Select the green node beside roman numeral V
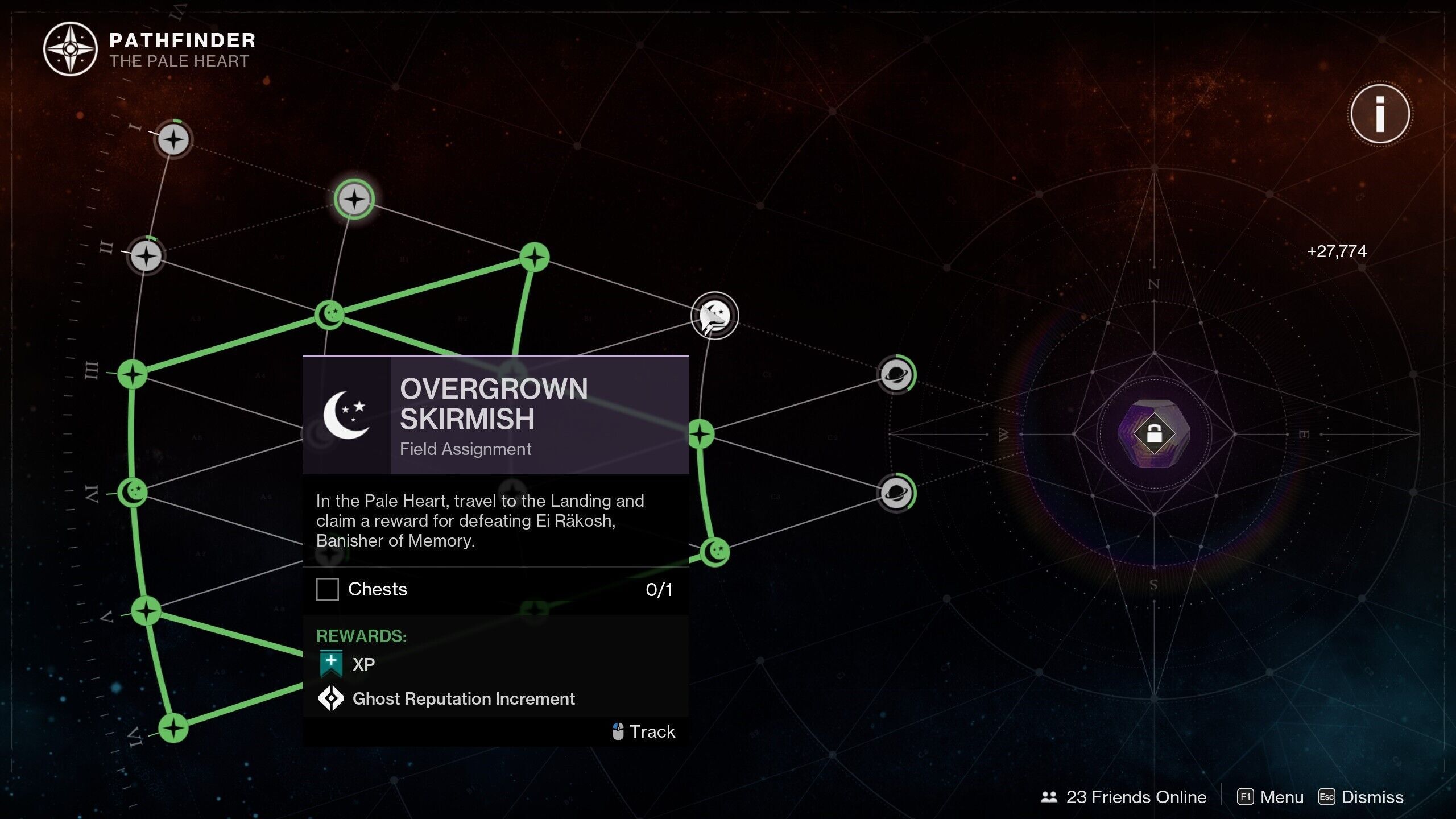The width and height of the screenshot is (1456, 819). click(147, 611)
